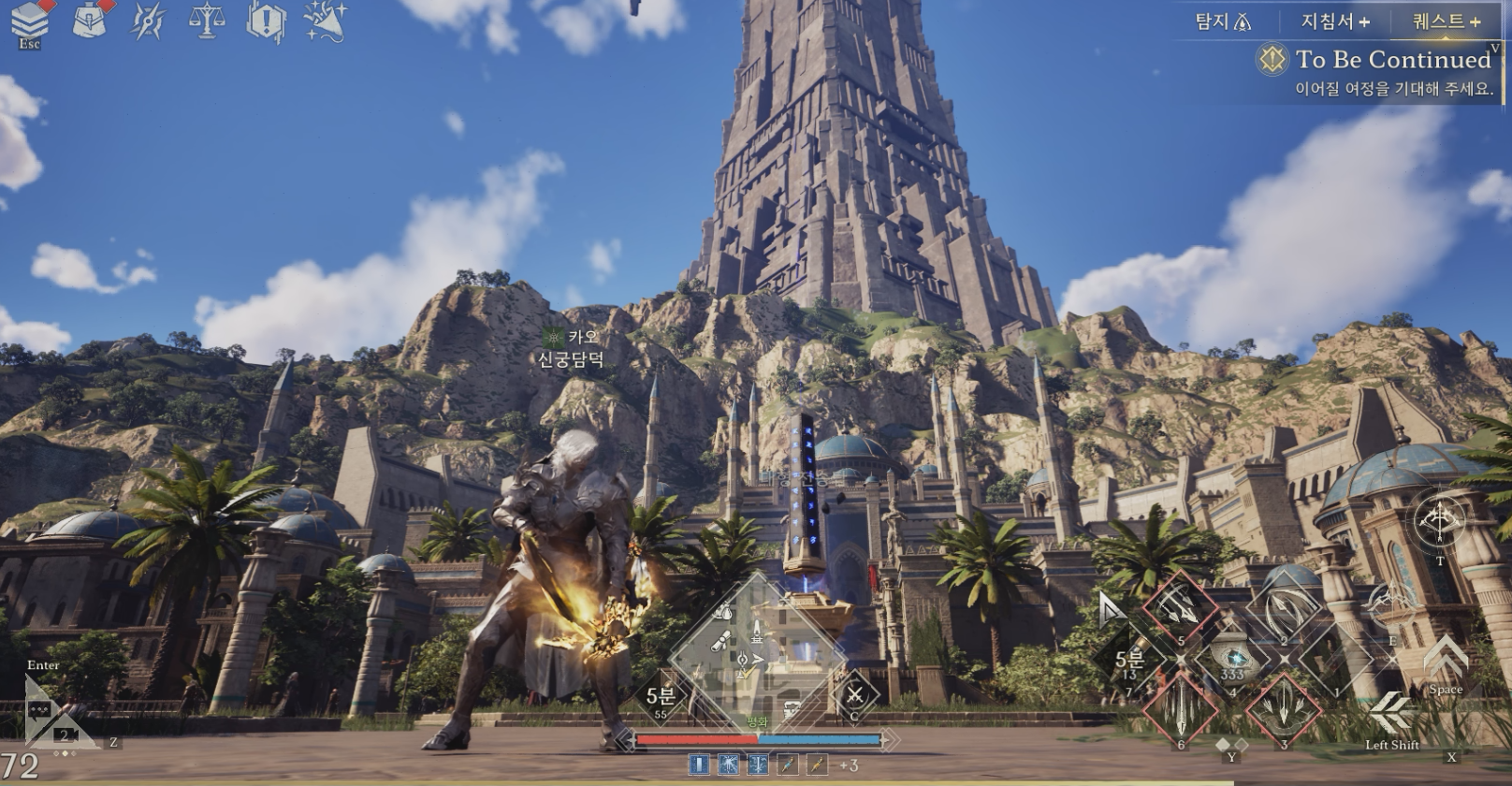Activate the triple arrow volley skill
1512x786 pixels.
[x=1181, y=607]
